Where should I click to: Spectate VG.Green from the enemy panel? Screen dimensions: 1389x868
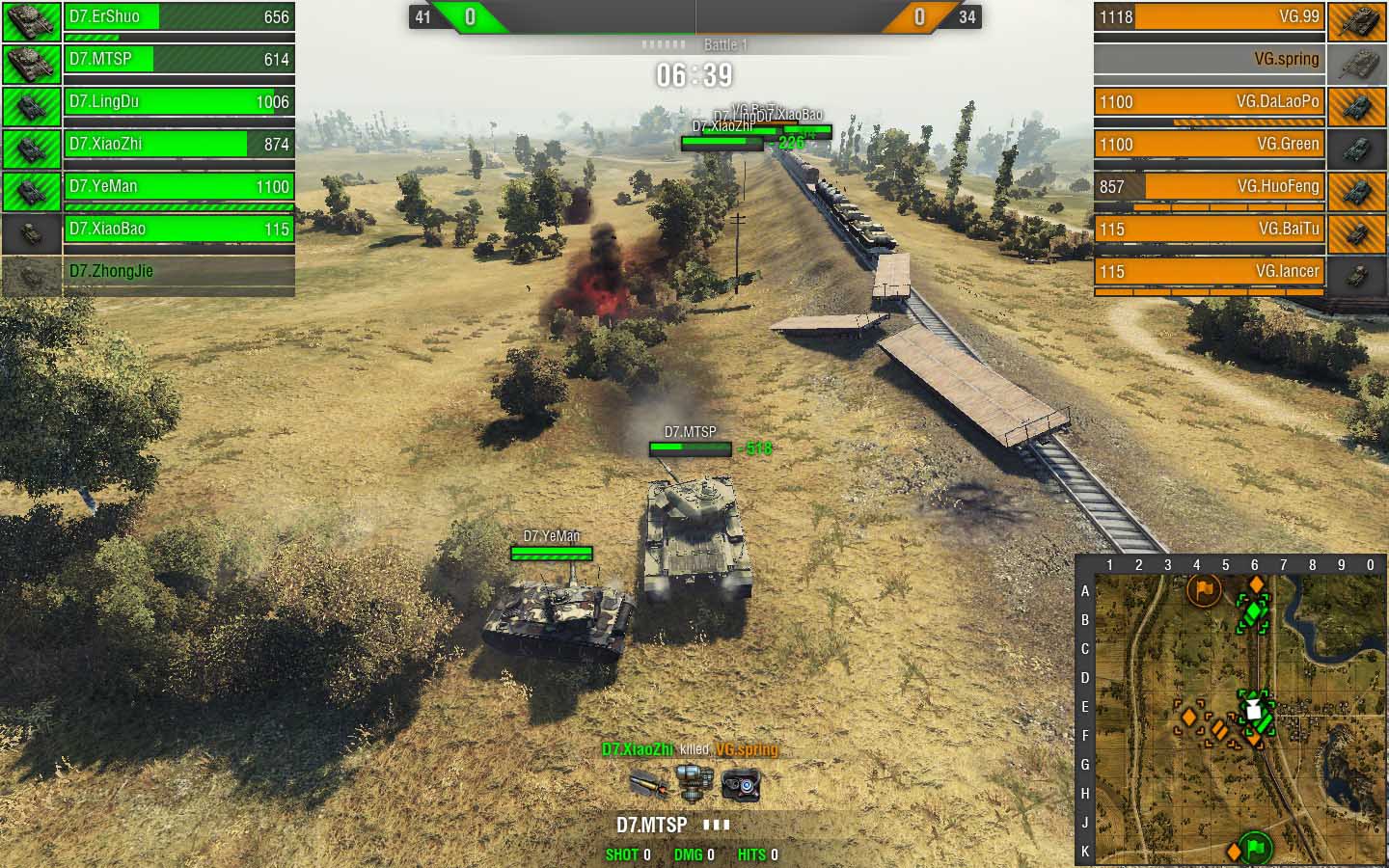pos(1210,145)
